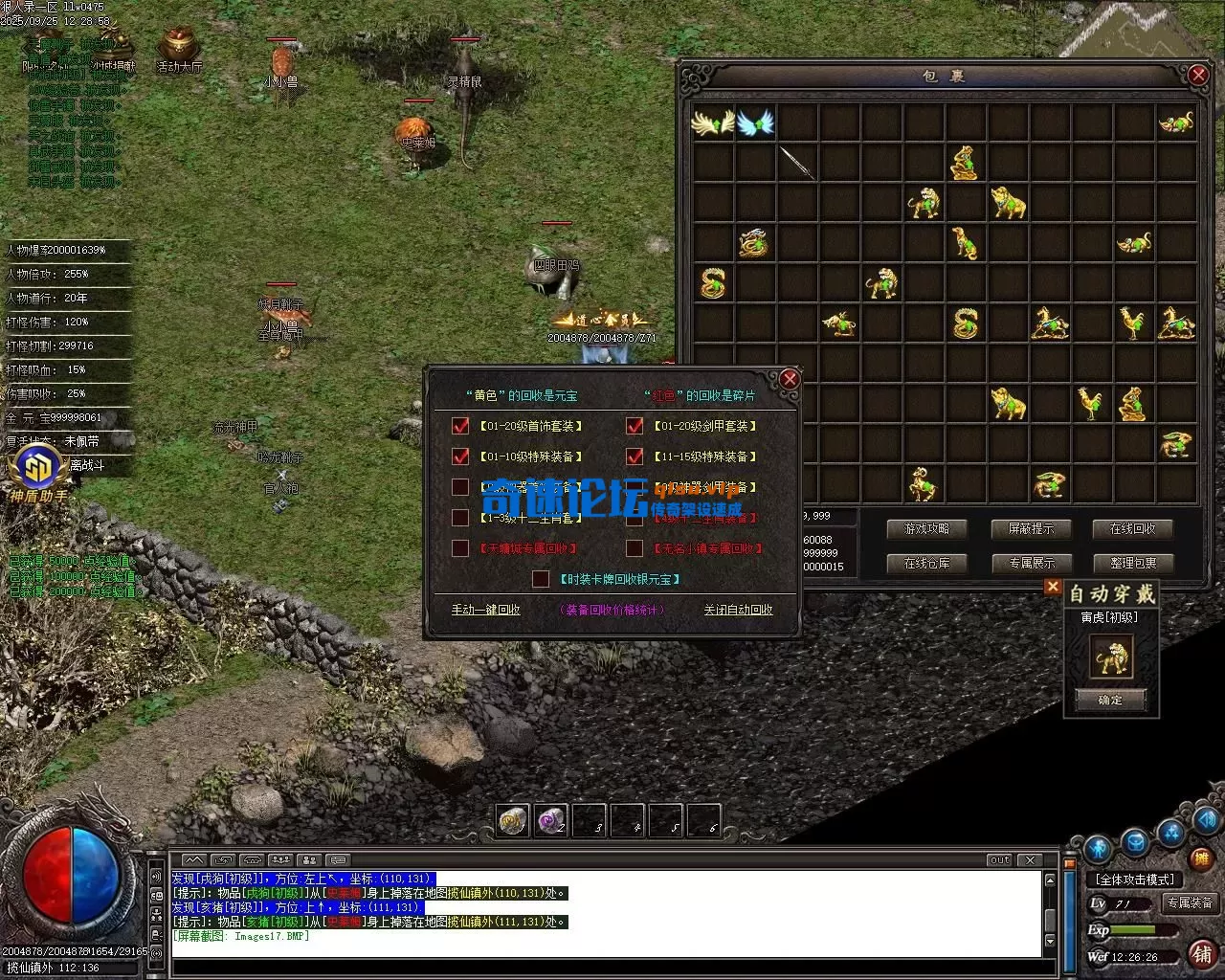Image resolution: width=1225 pixels, height=980 pixels.
Task: Open 装备回收价格统计 price statistics
Action: pos(612,610)
